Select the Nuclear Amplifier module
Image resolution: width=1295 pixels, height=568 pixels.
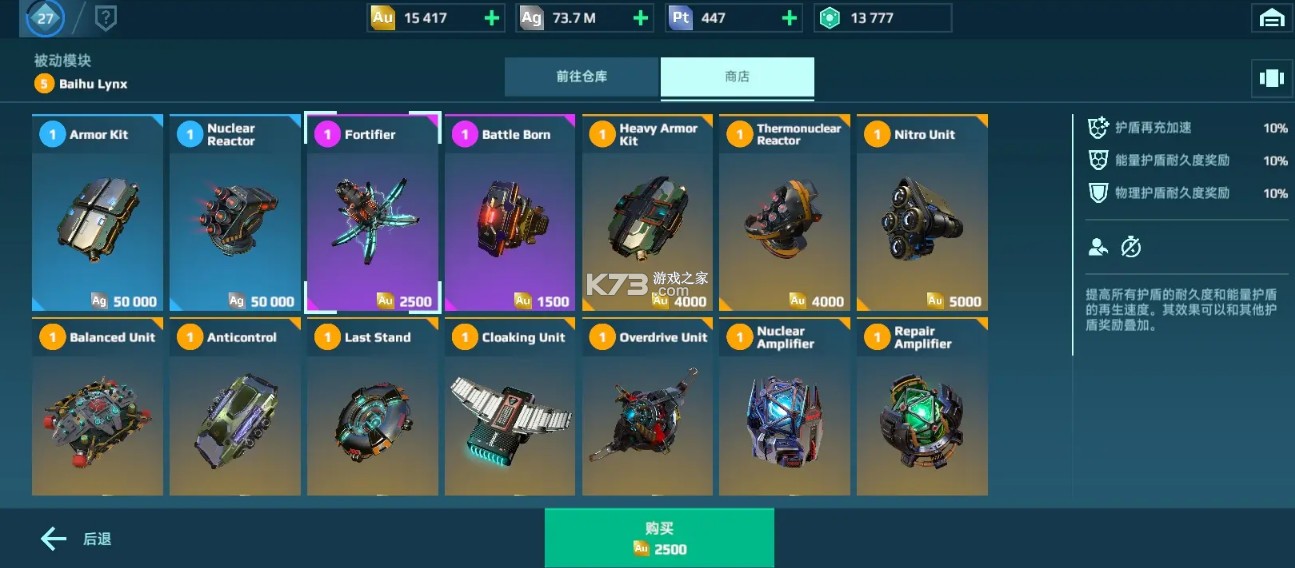tap(784, 408)
